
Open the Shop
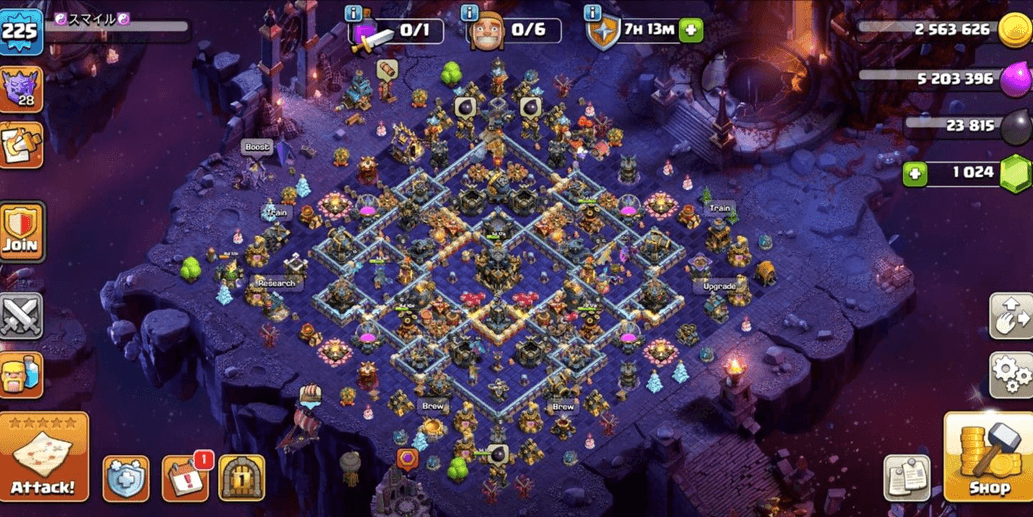click(988, 456)
